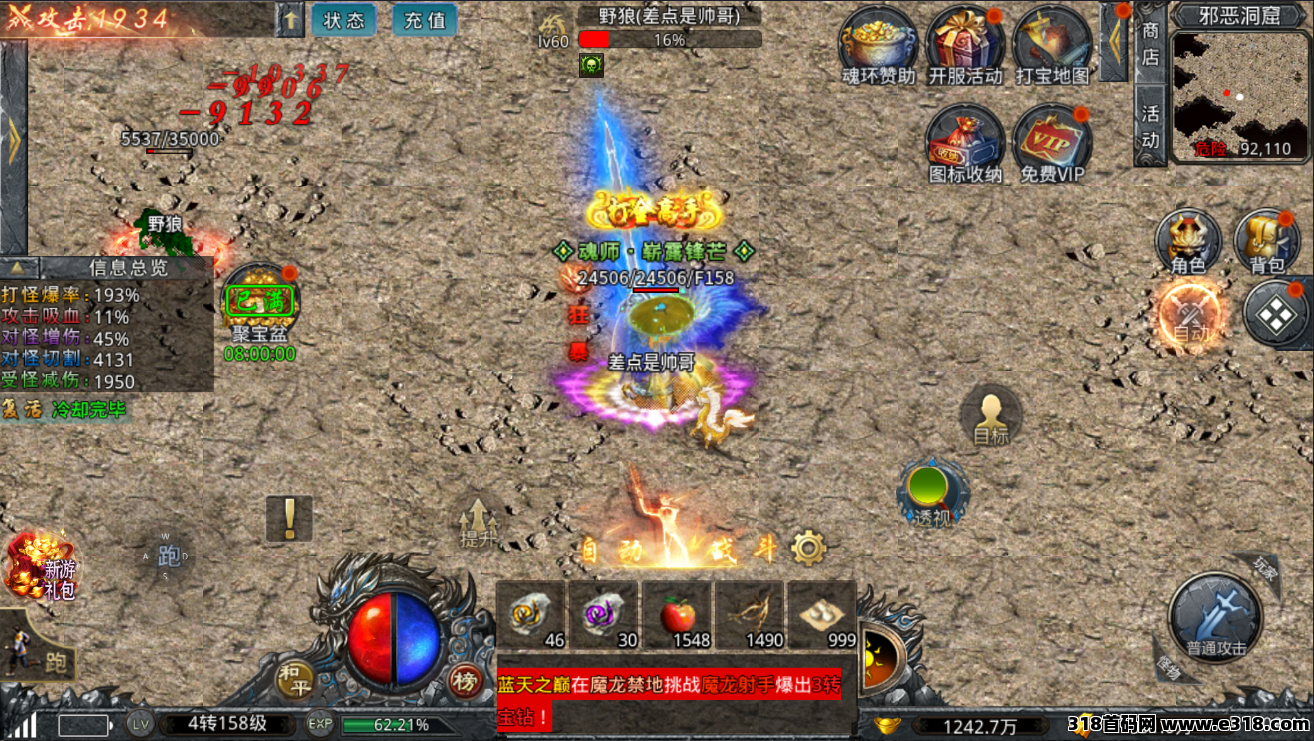The height and width of the screenshot is (741, 1314).
Task: Open the 背包 backpack inventory
Action: coord(1267,241)
